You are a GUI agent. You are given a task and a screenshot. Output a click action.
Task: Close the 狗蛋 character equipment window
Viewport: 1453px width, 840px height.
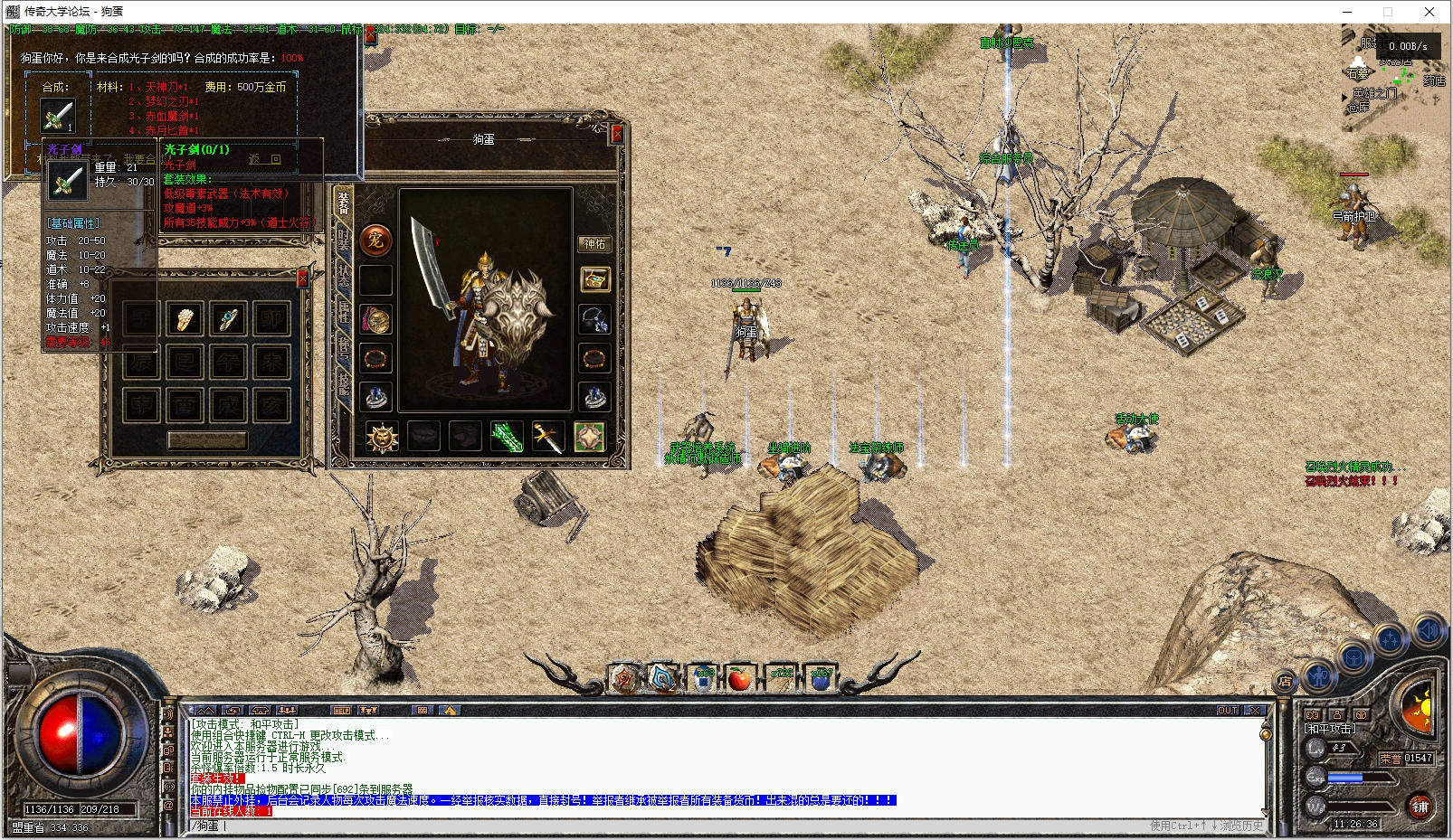coord(618,134)
